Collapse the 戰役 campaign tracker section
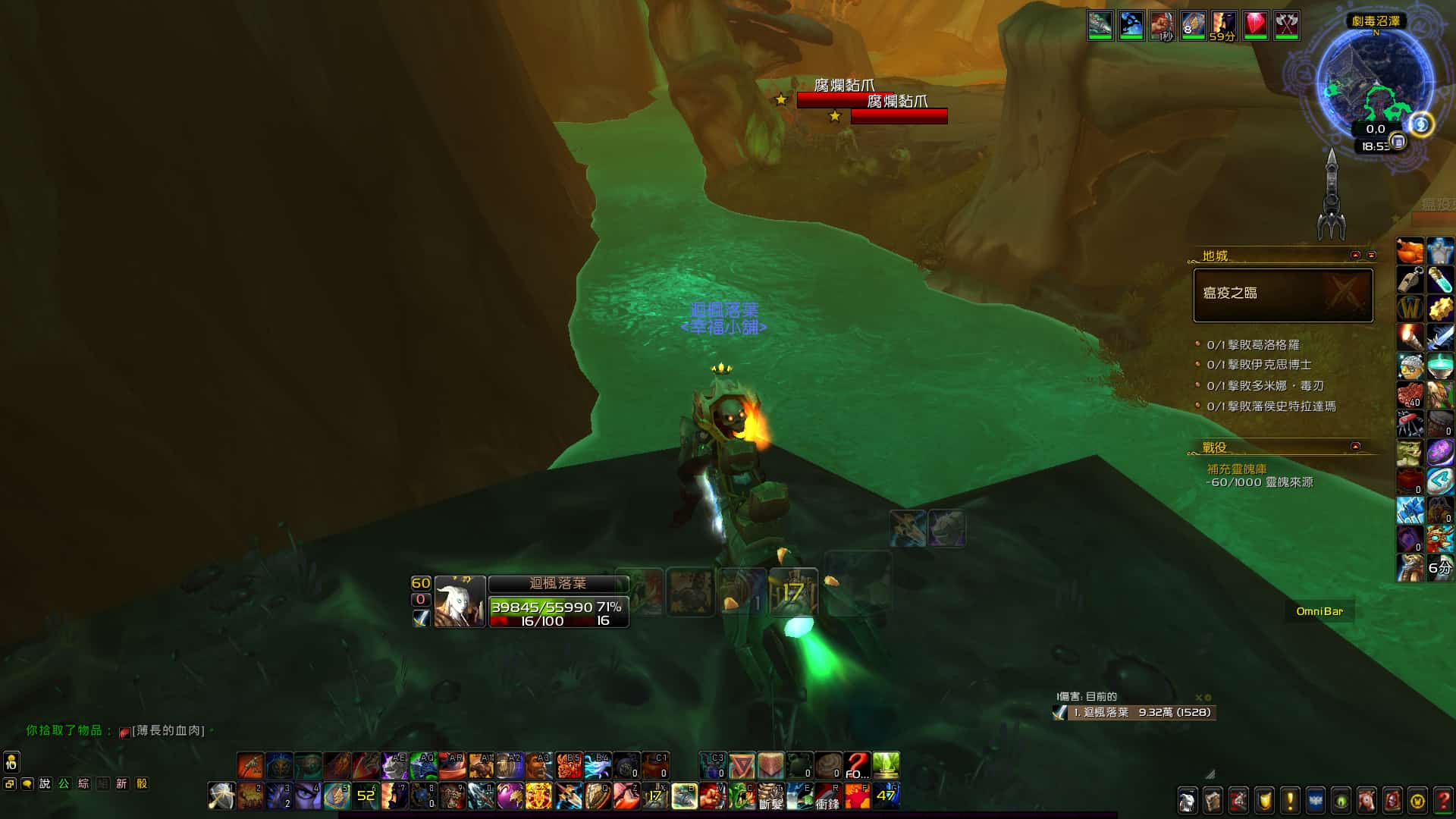The height and width of the screenshot is (819, 1456). tap(1356, 447)
